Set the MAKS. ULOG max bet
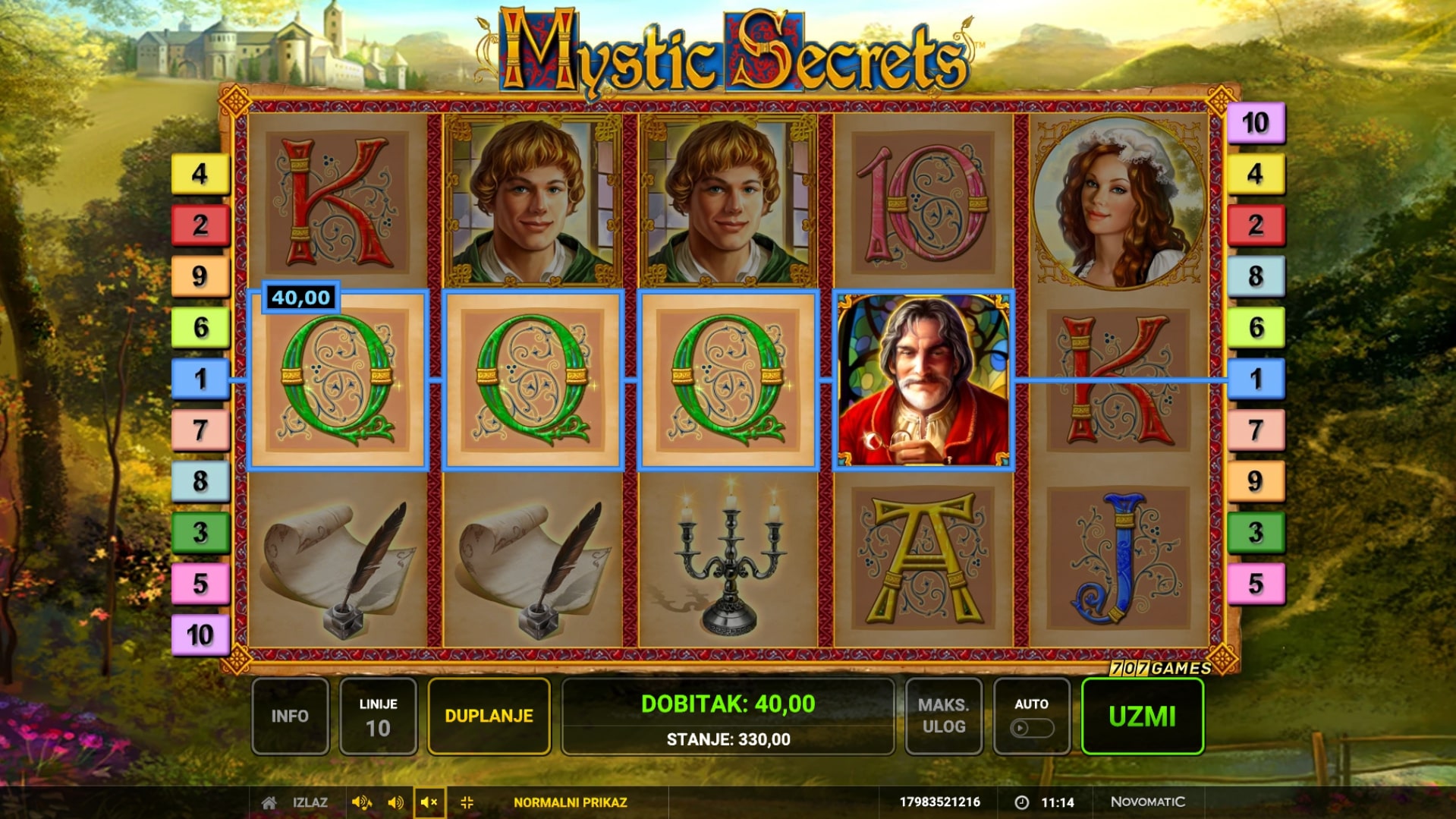This screenshot has width=1456, height=819. (x=943, y=716)
